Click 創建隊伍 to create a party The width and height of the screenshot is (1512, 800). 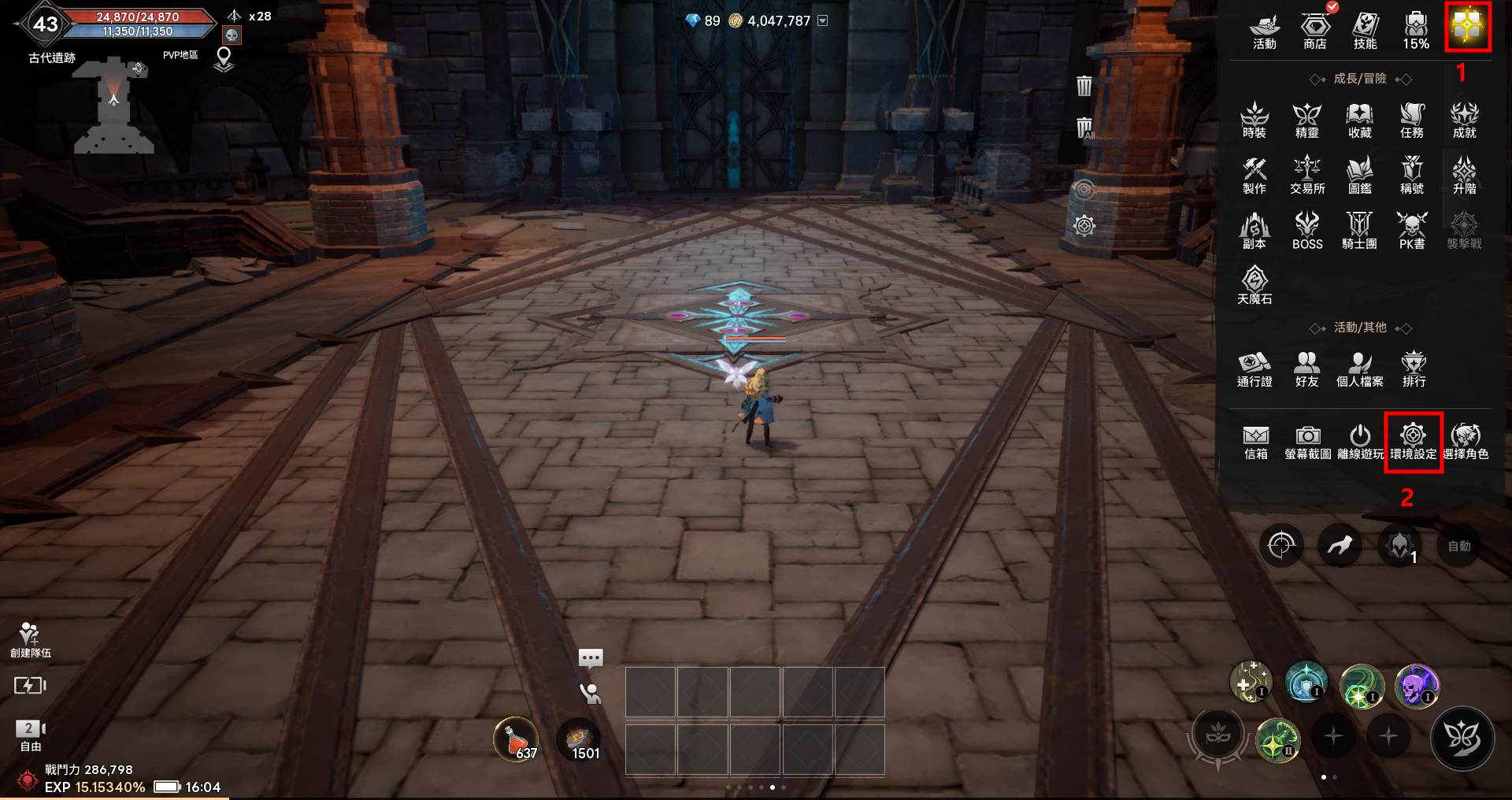click(x=30, y=640)
